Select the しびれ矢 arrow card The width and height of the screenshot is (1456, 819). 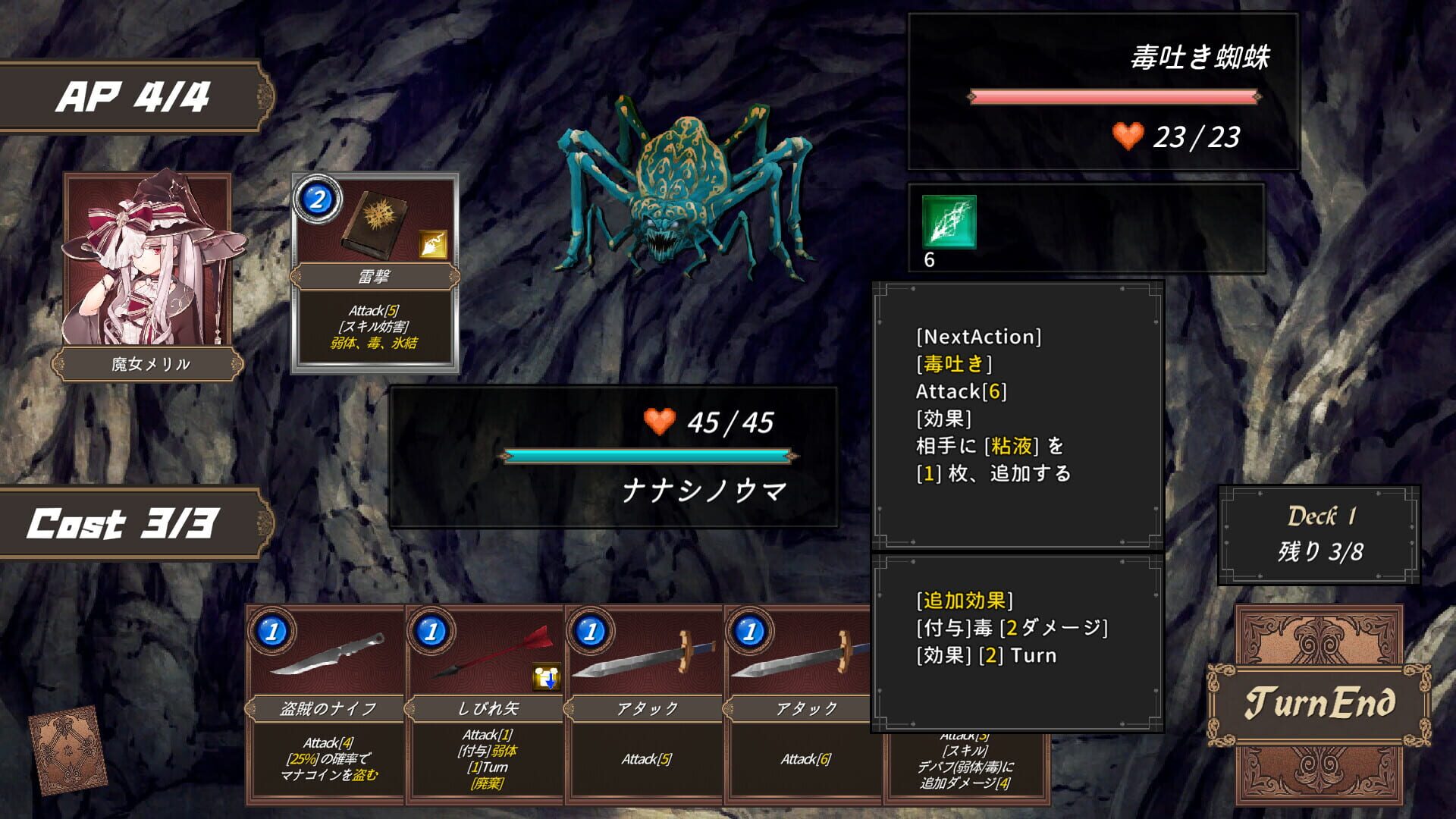(485, 705)
